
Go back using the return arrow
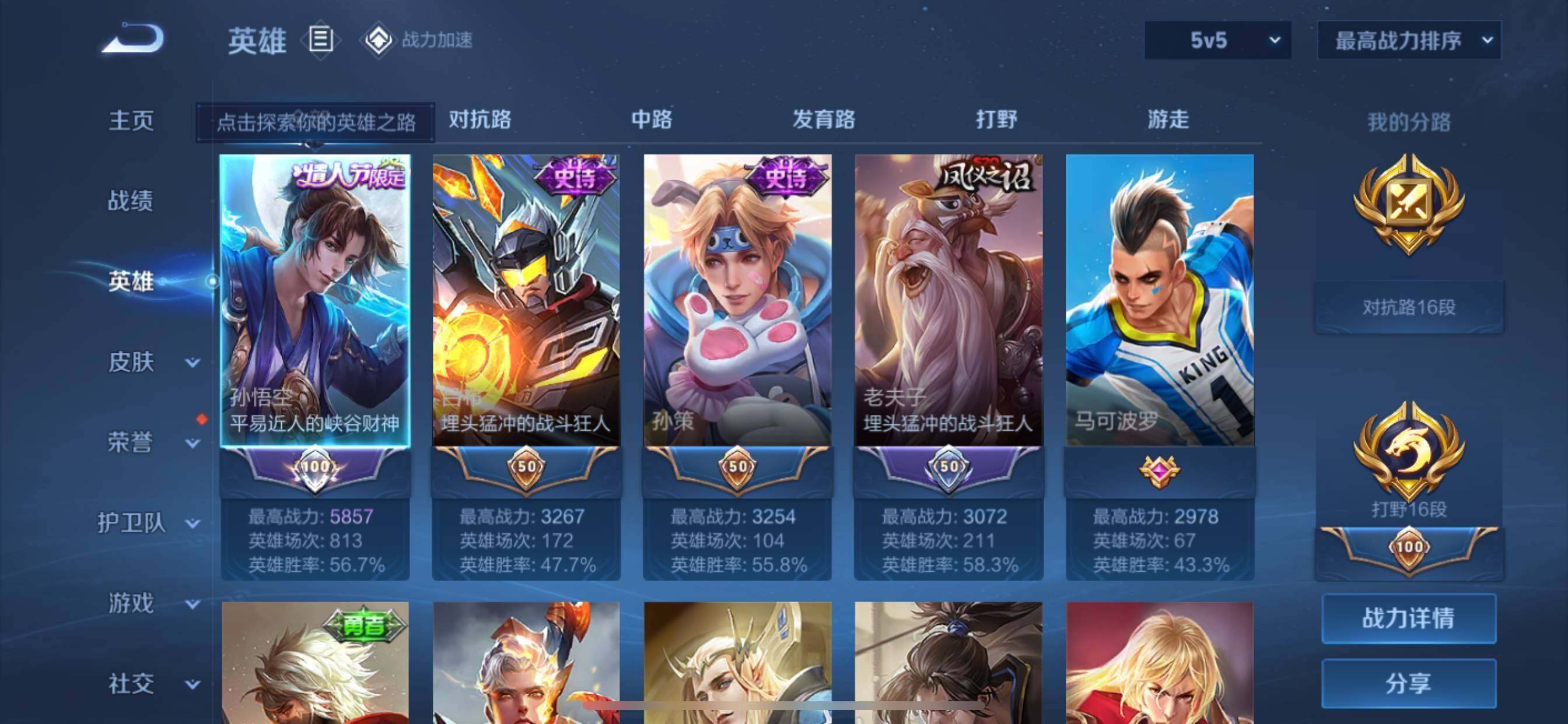click(x=132, y=39)
